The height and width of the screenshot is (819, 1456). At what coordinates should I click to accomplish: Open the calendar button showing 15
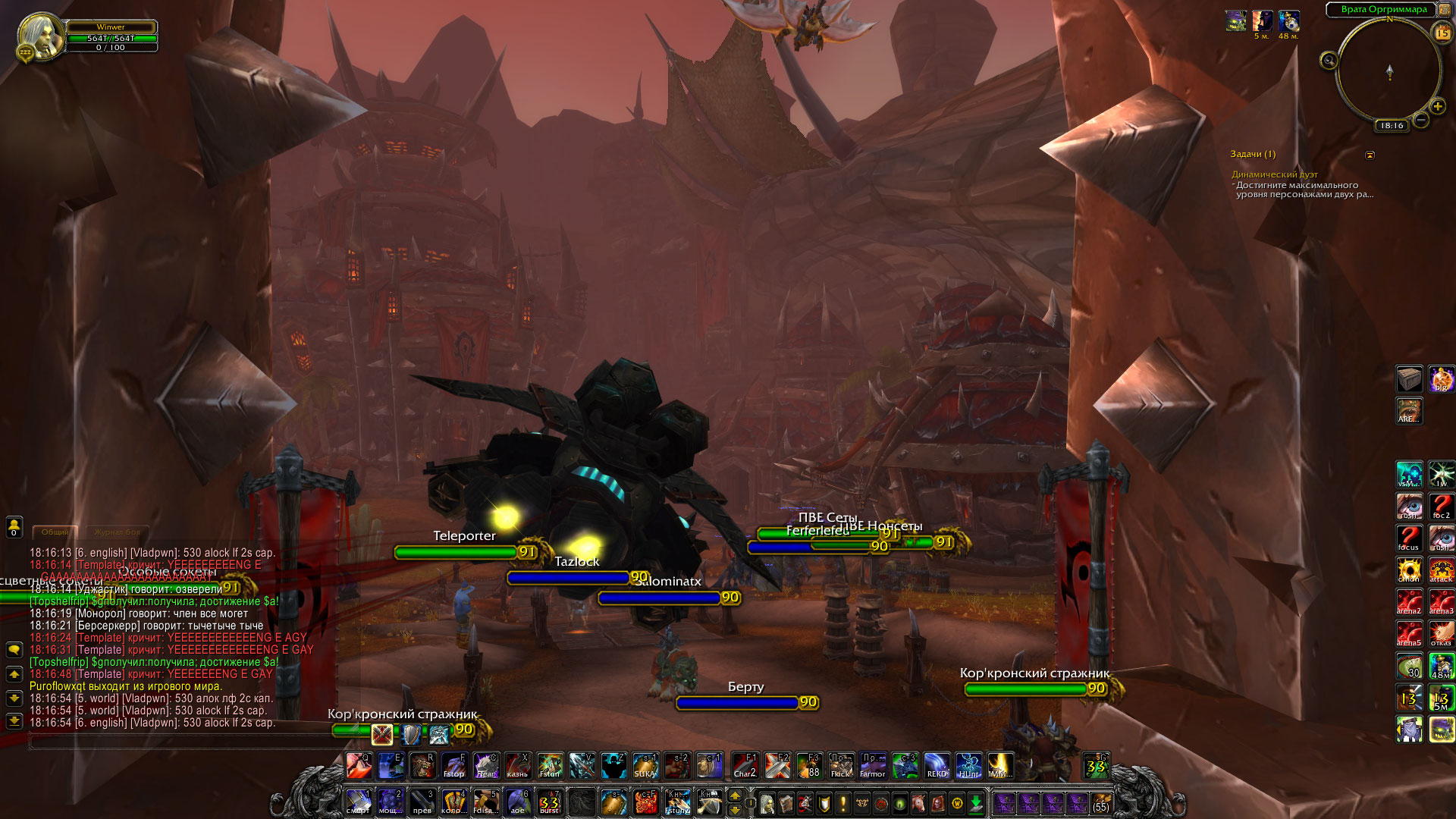pyautogui.click(x=1442, y=33)
